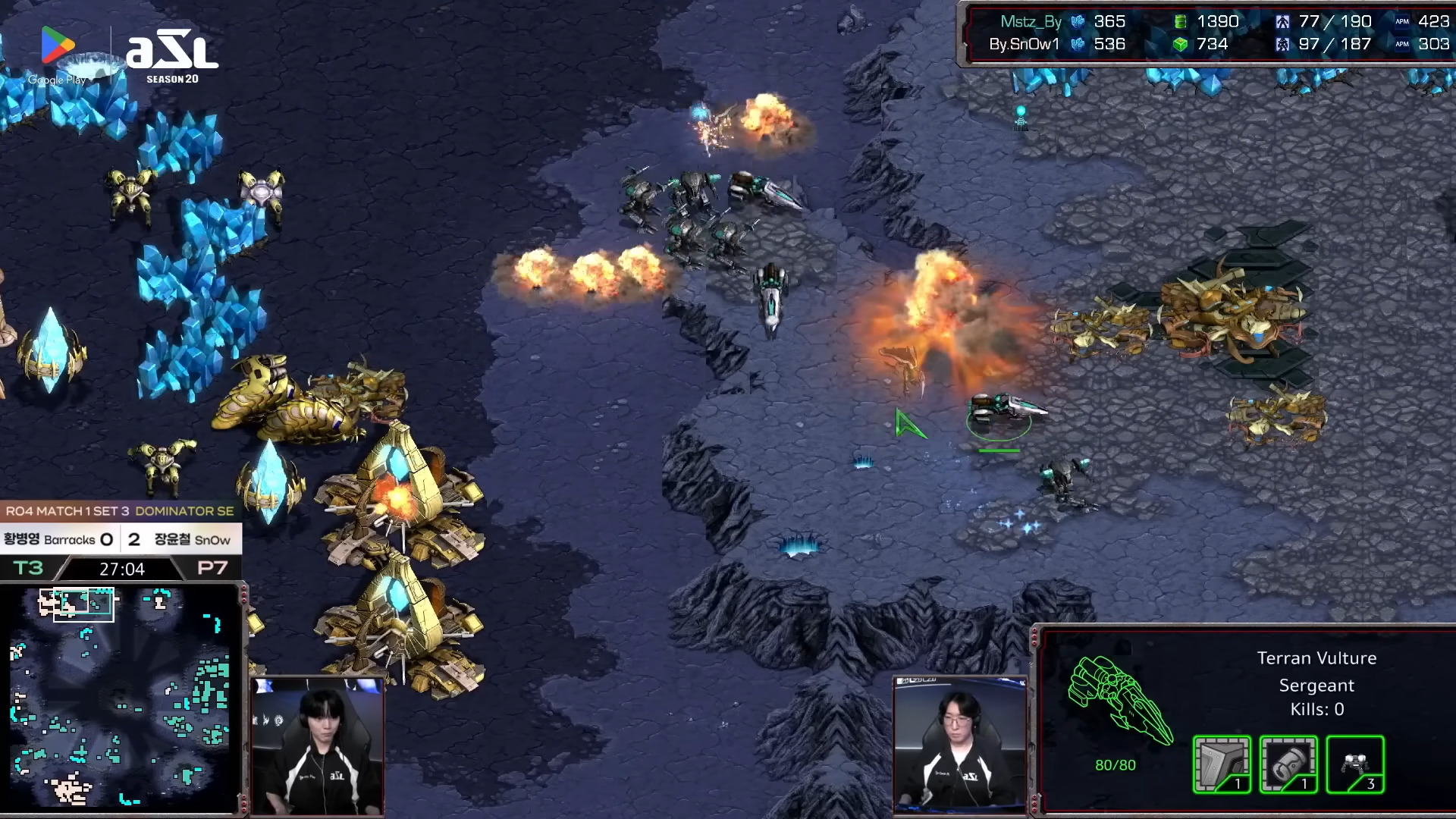Click the ASL Season 20 logo
This screenshot has width=1456, height=819.
point(172,58)
